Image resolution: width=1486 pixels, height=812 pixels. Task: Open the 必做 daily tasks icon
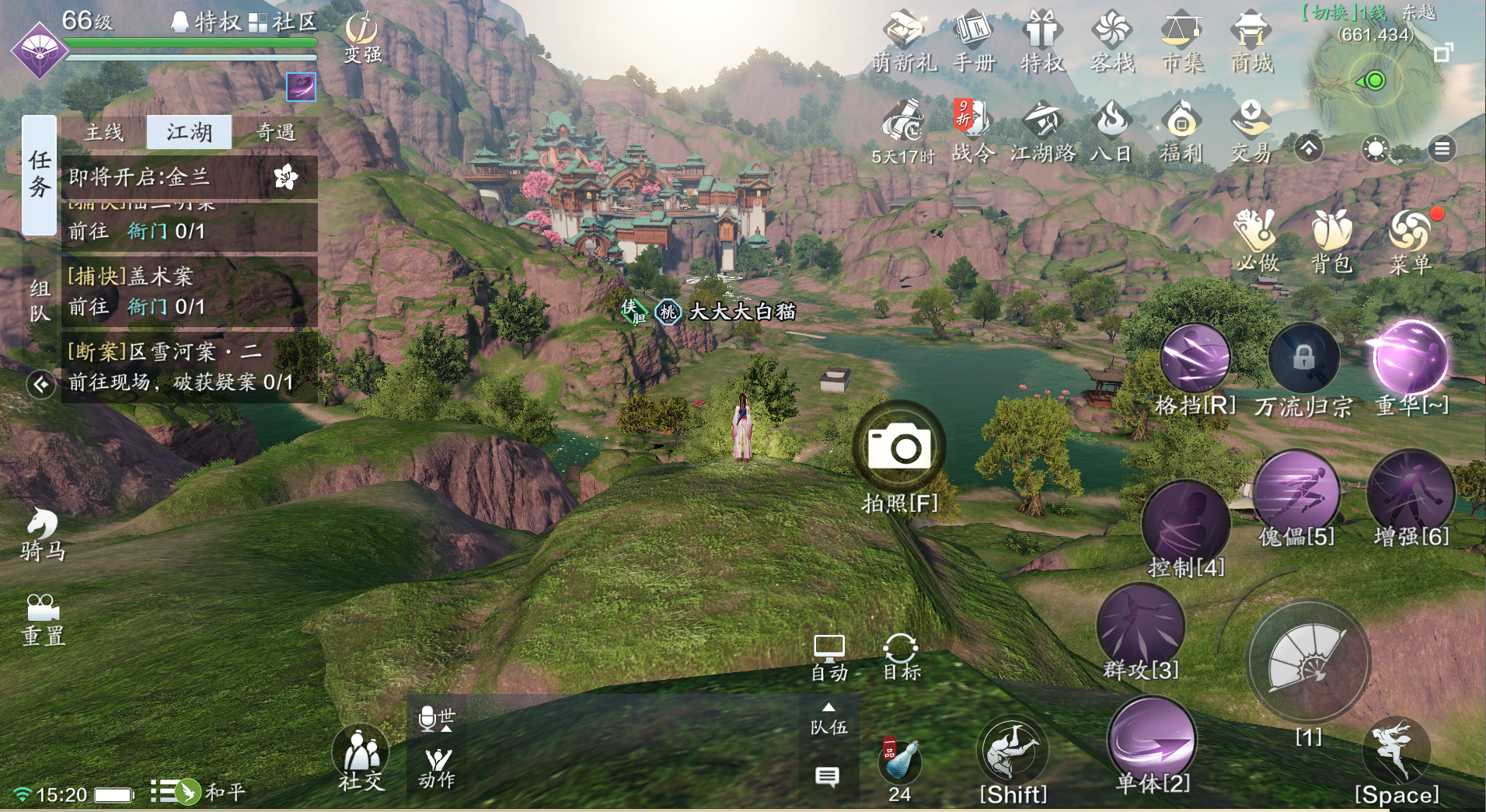[1257, 239]
